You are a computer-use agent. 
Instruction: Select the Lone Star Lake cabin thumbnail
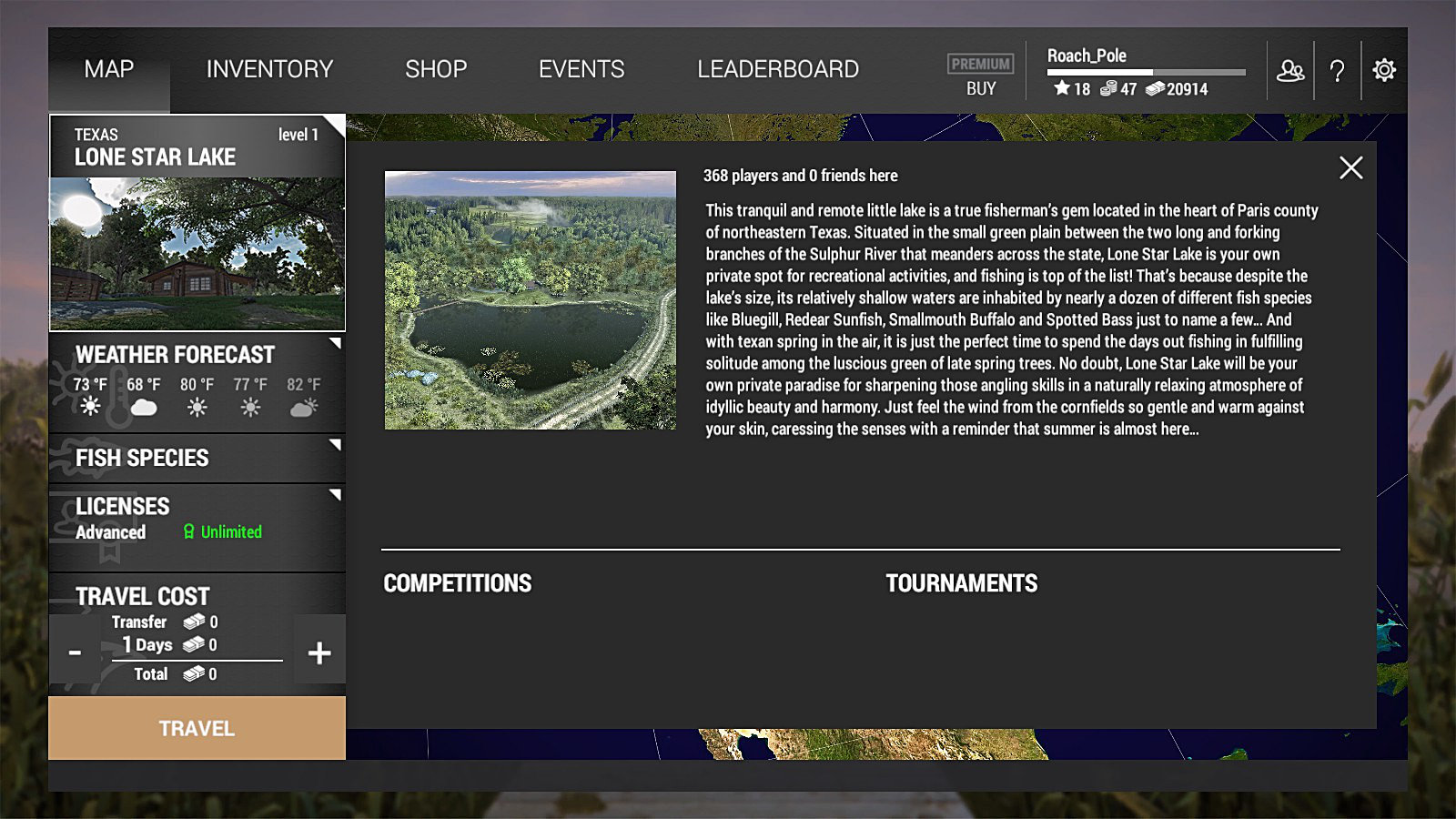(197, 253)
